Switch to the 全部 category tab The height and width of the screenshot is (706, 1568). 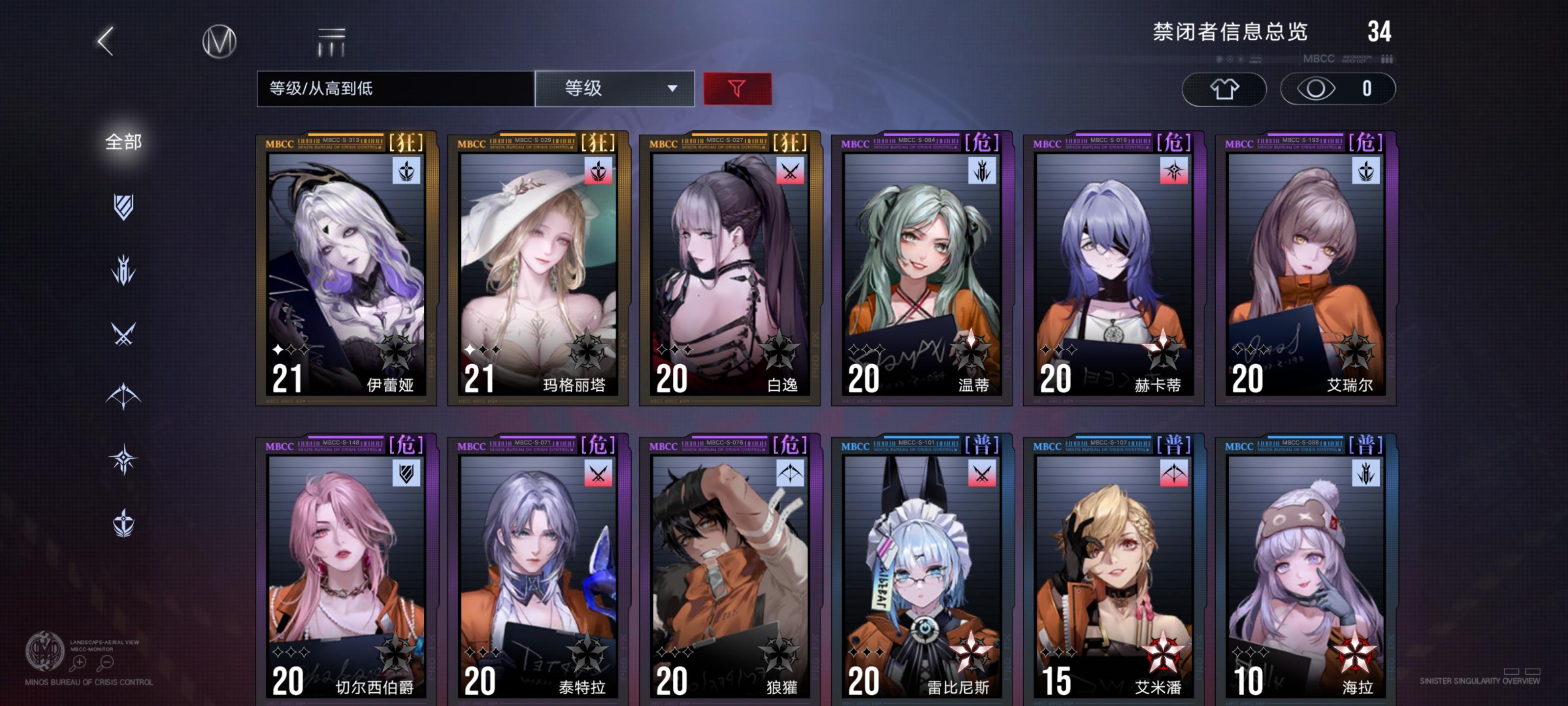tap(123, 141)
